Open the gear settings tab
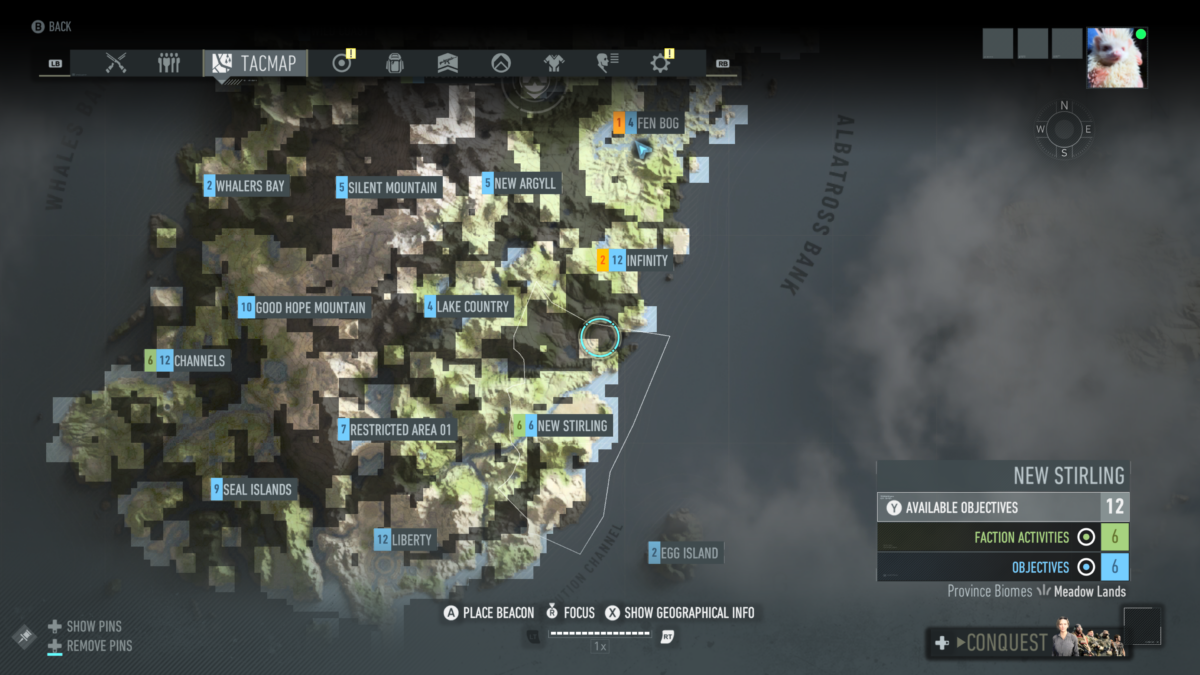The image size is (1200, 675). pos(660,63)
